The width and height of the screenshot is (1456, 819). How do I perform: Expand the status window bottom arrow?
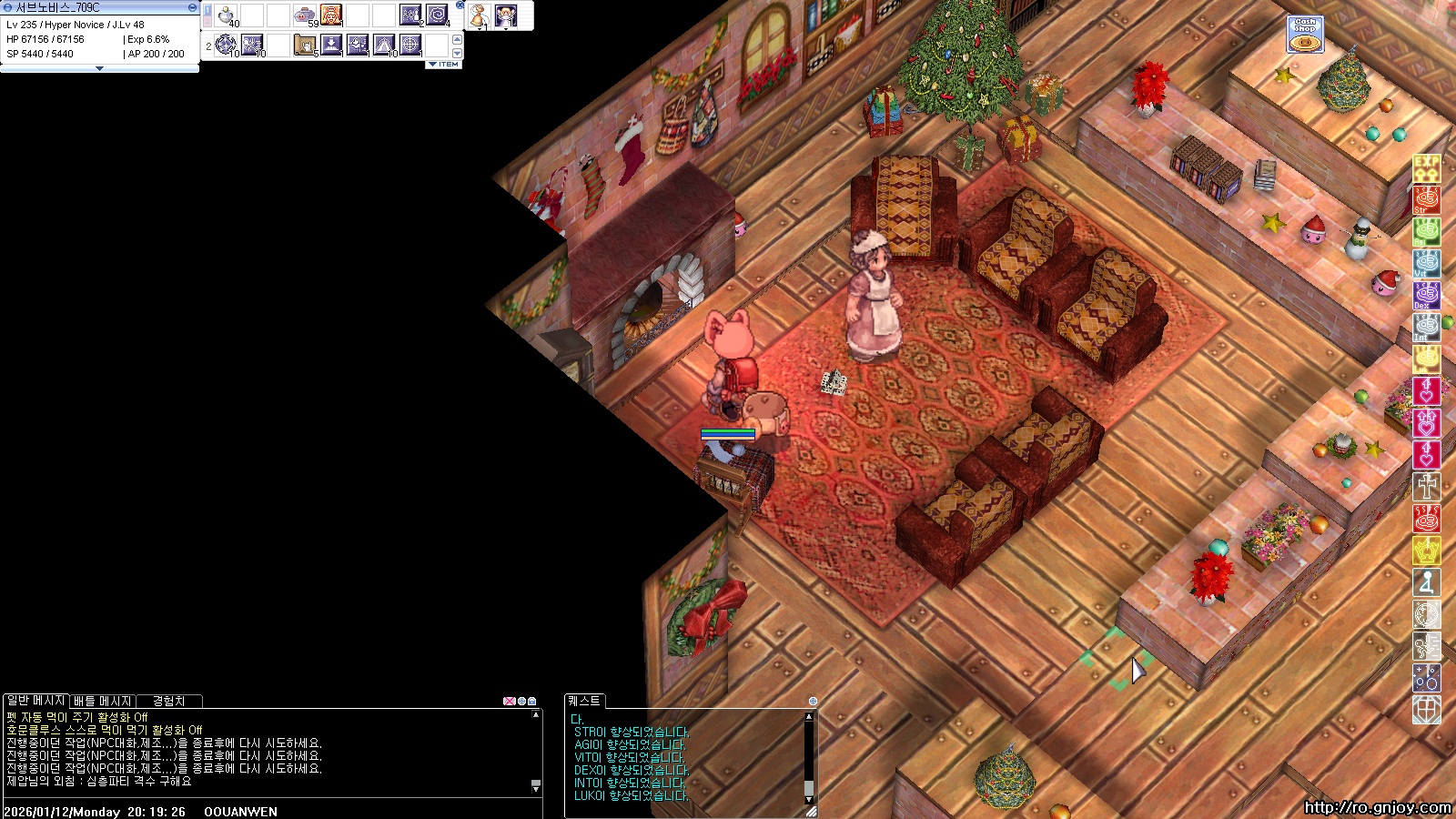(x=99, y=68)
